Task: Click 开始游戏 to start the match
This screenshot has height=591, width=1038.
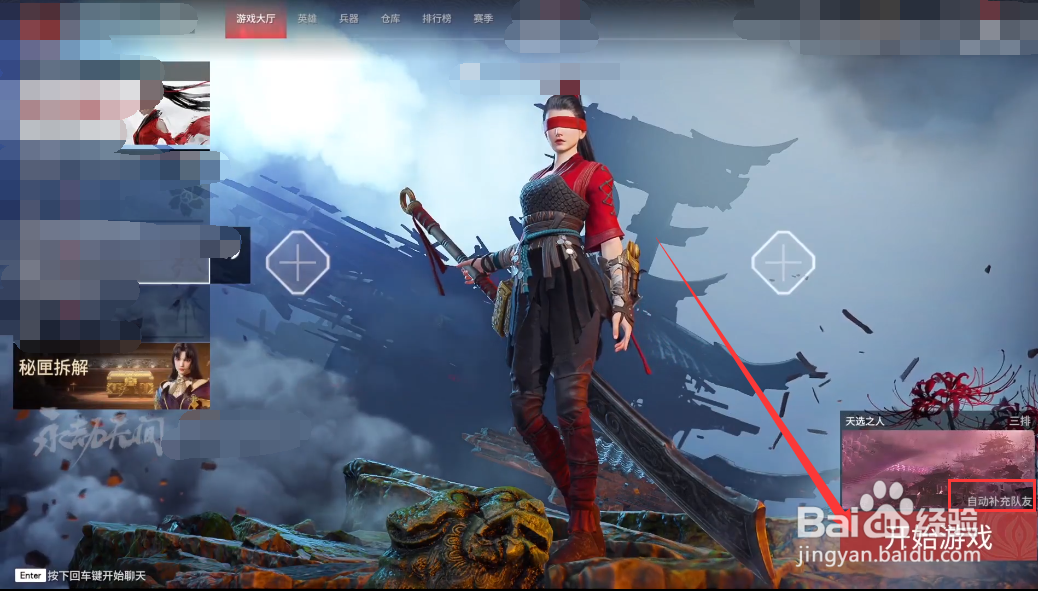Action: (937, 537)
